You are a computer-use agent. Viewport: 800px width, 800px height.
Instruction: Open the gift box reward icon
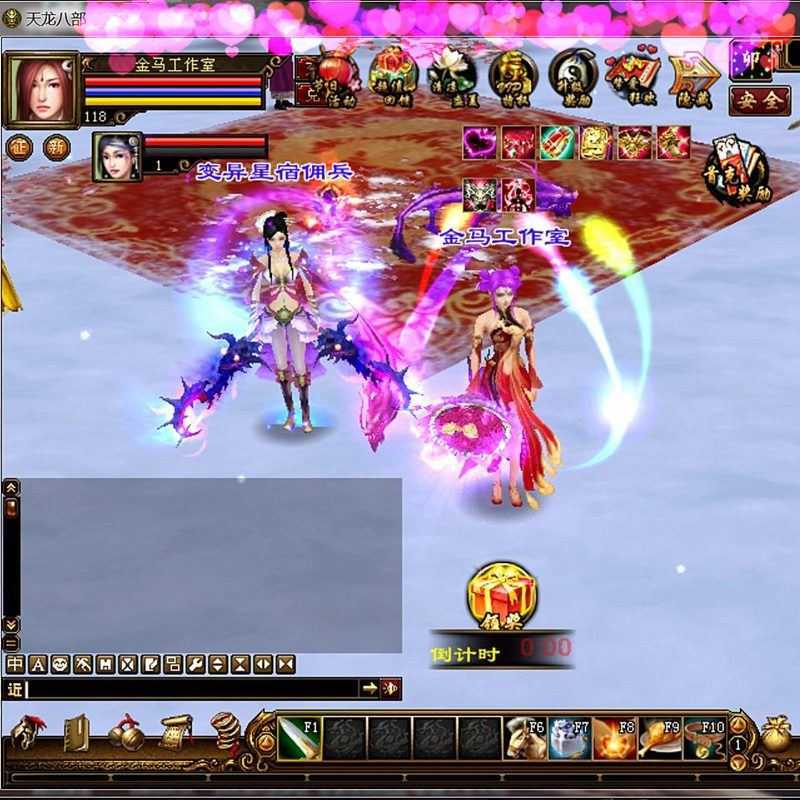(x=392, y=71)
